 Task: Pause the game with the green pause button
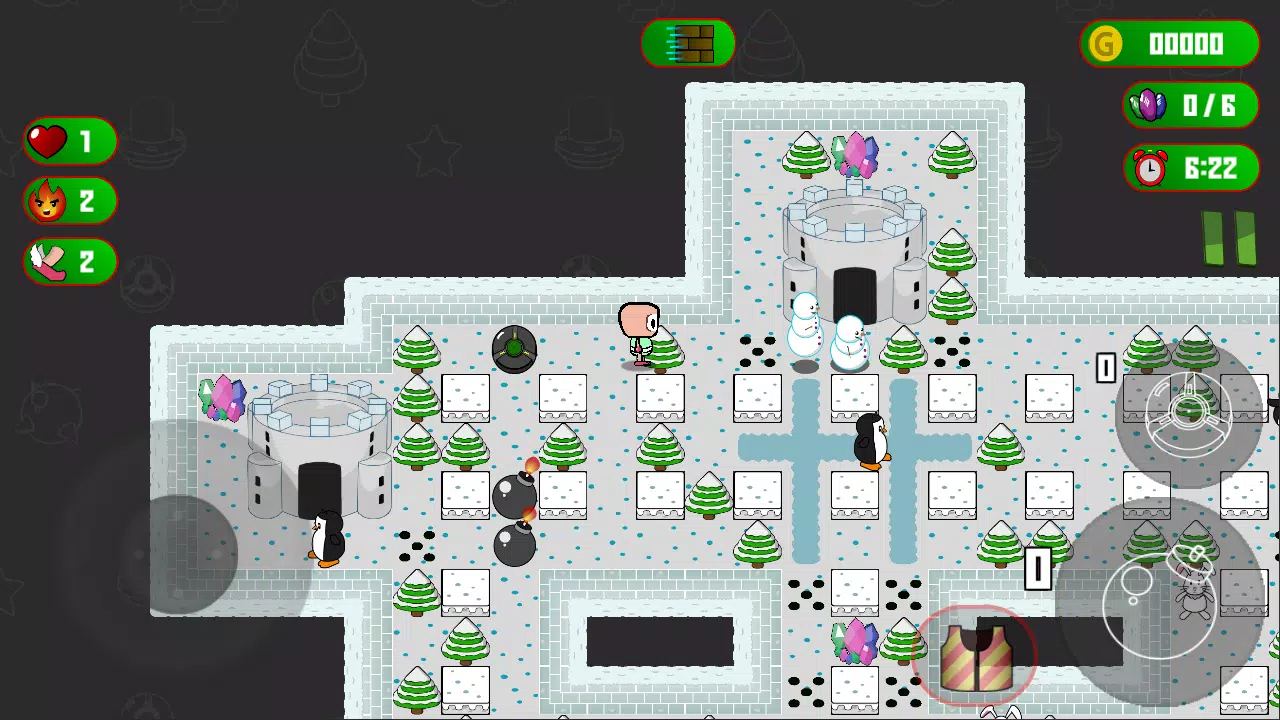click(x=1229, y=239)
